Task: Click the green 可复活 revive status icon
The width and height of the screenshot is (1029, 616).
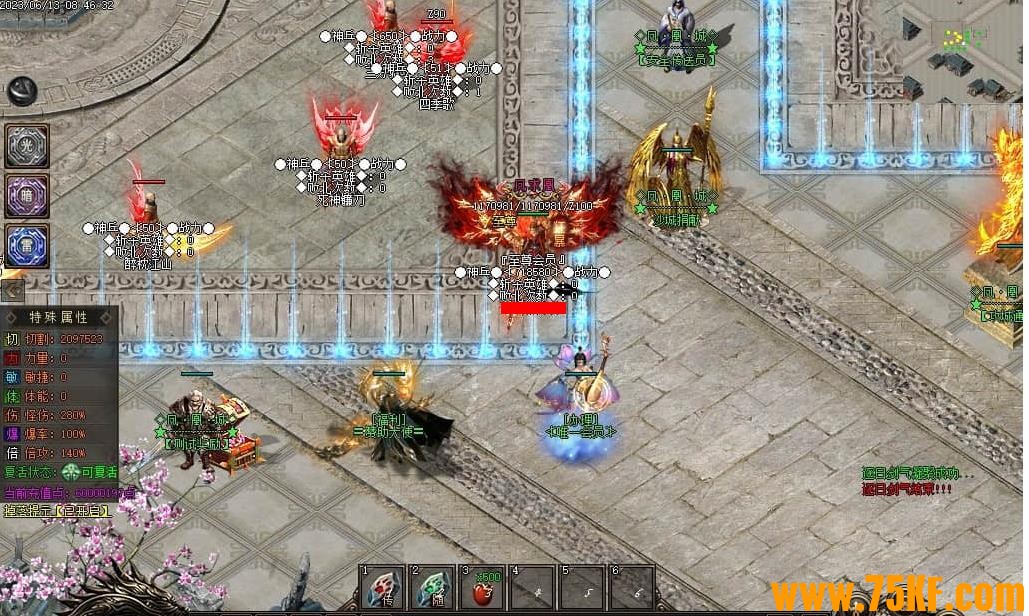Action: 71,473
